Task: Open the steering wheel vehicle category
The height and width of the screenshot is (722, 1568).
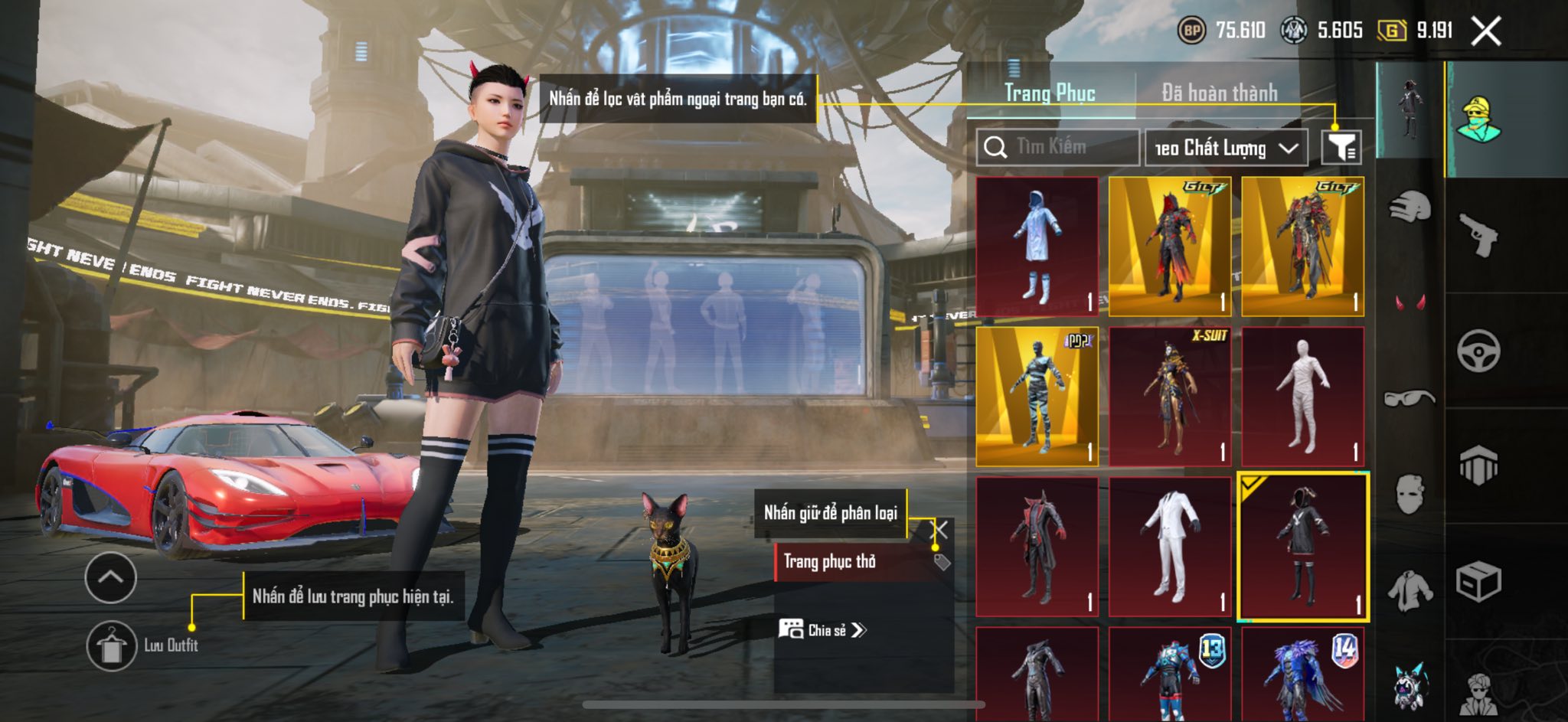Action: (1478, 351)
